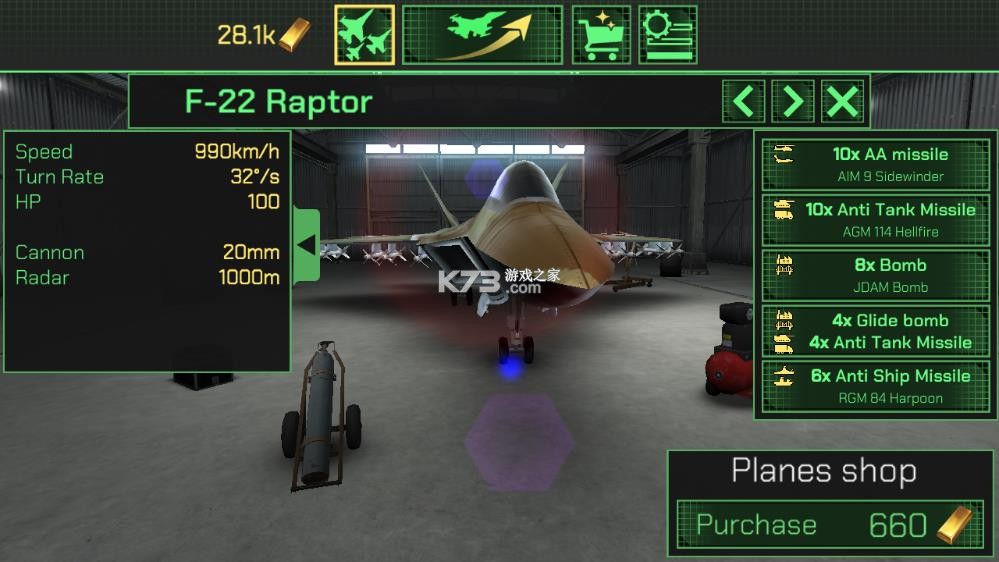Show the previous plane with left arrow
The height and width of the screenshot is (562, 999).
[743, 101]
